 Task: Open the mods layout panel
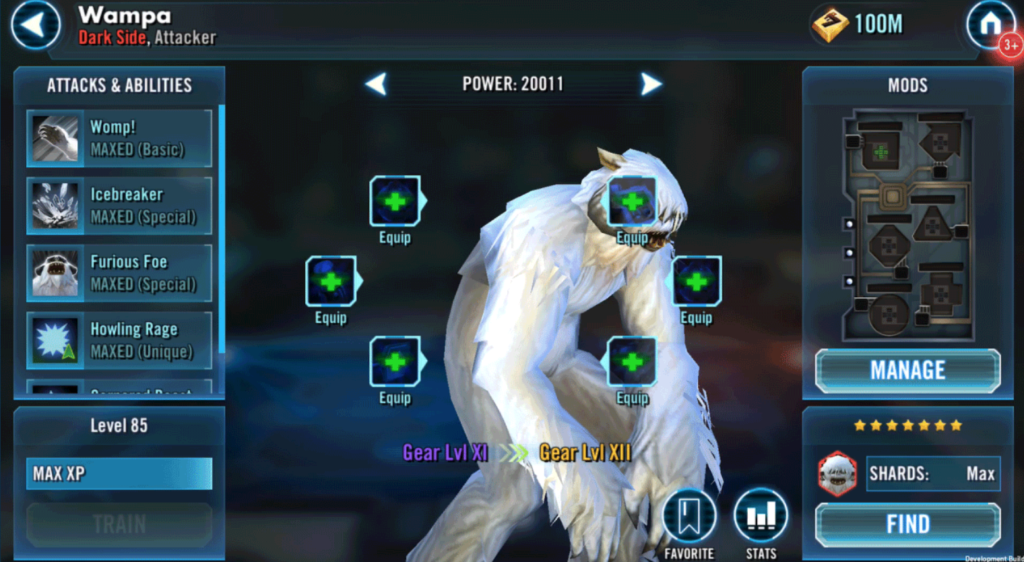point(907,225)
